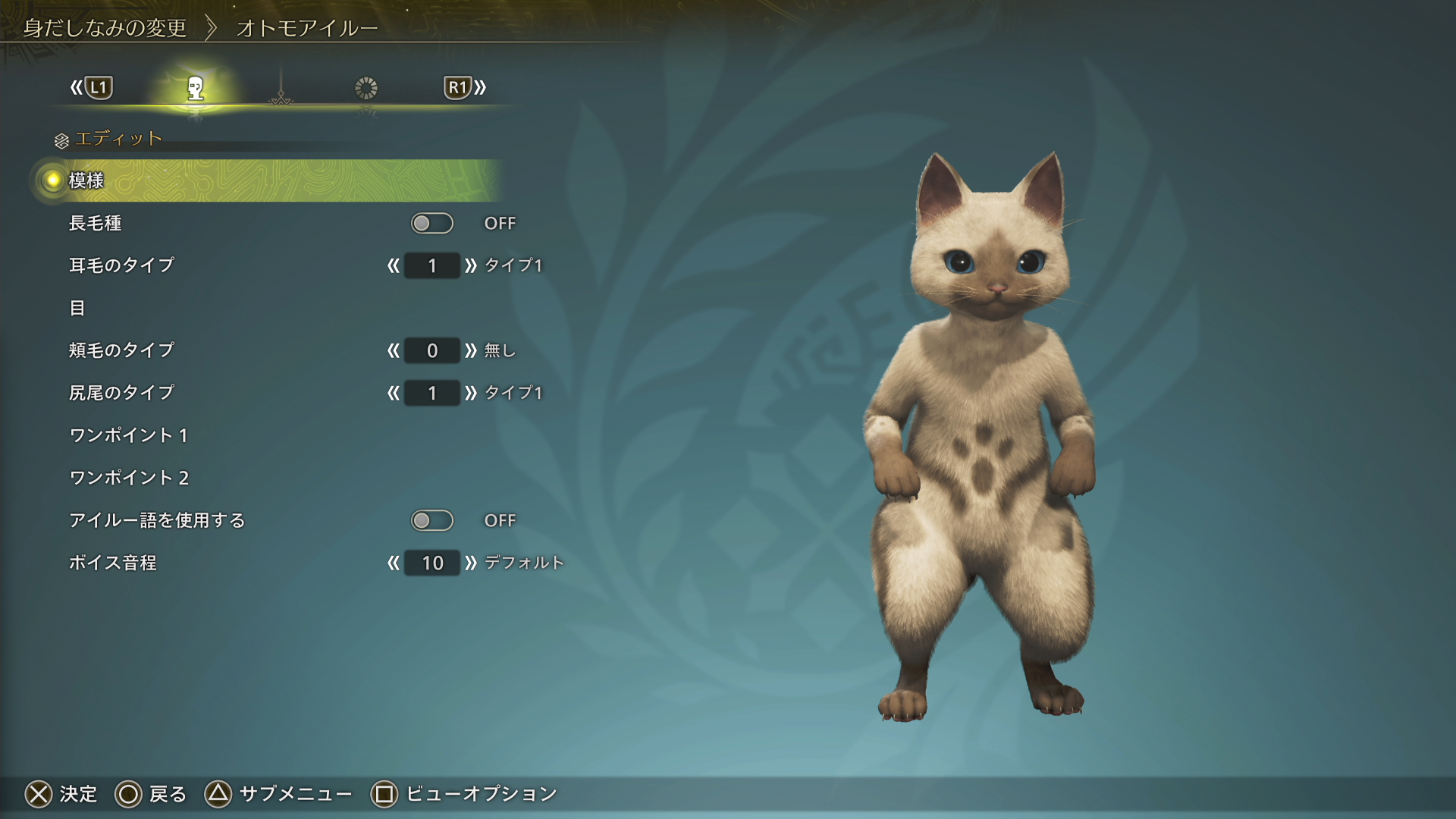Increase the 耳毛のタイプ ear fur type
The image size is (1456, 819).
[471, 265]
